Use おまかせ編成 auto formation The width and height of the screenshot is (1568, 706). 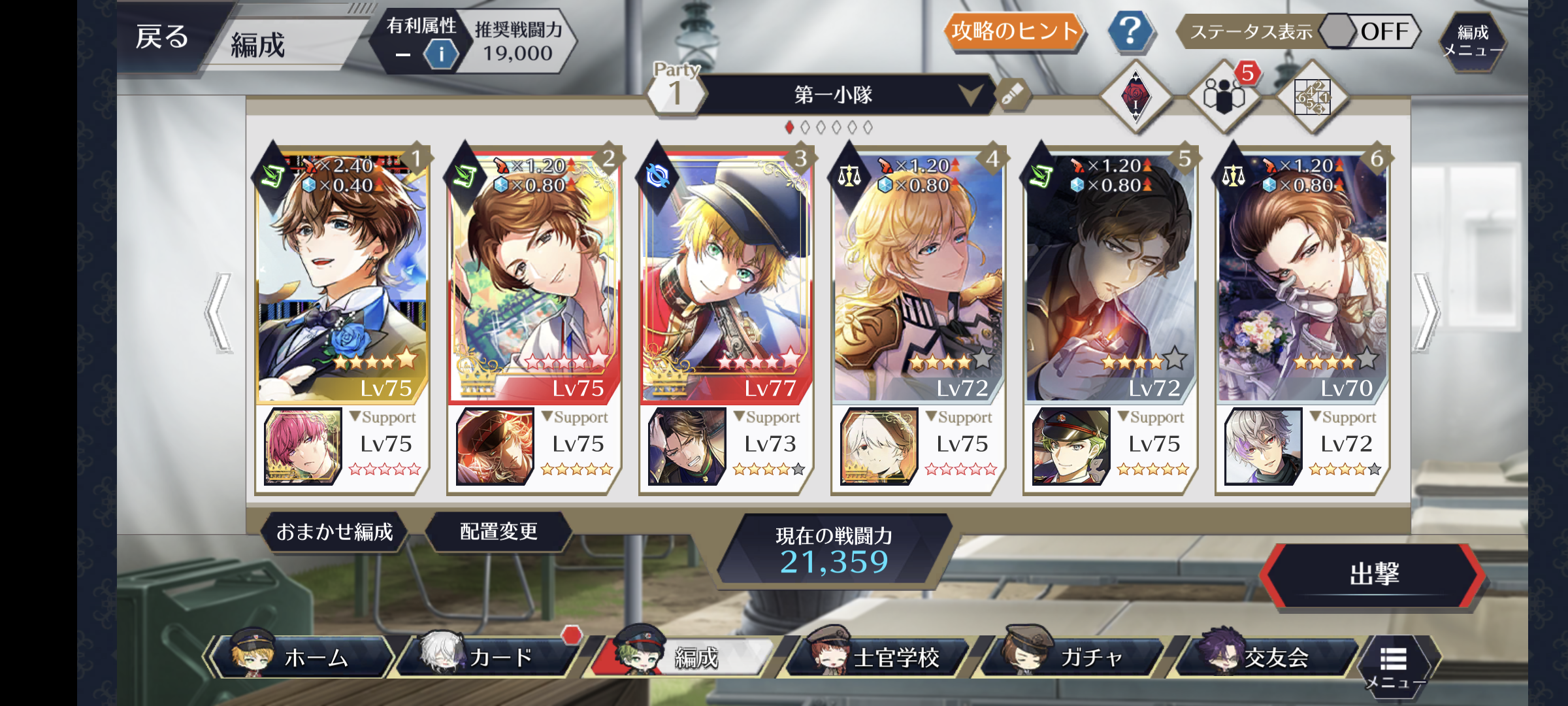(334, 532)
